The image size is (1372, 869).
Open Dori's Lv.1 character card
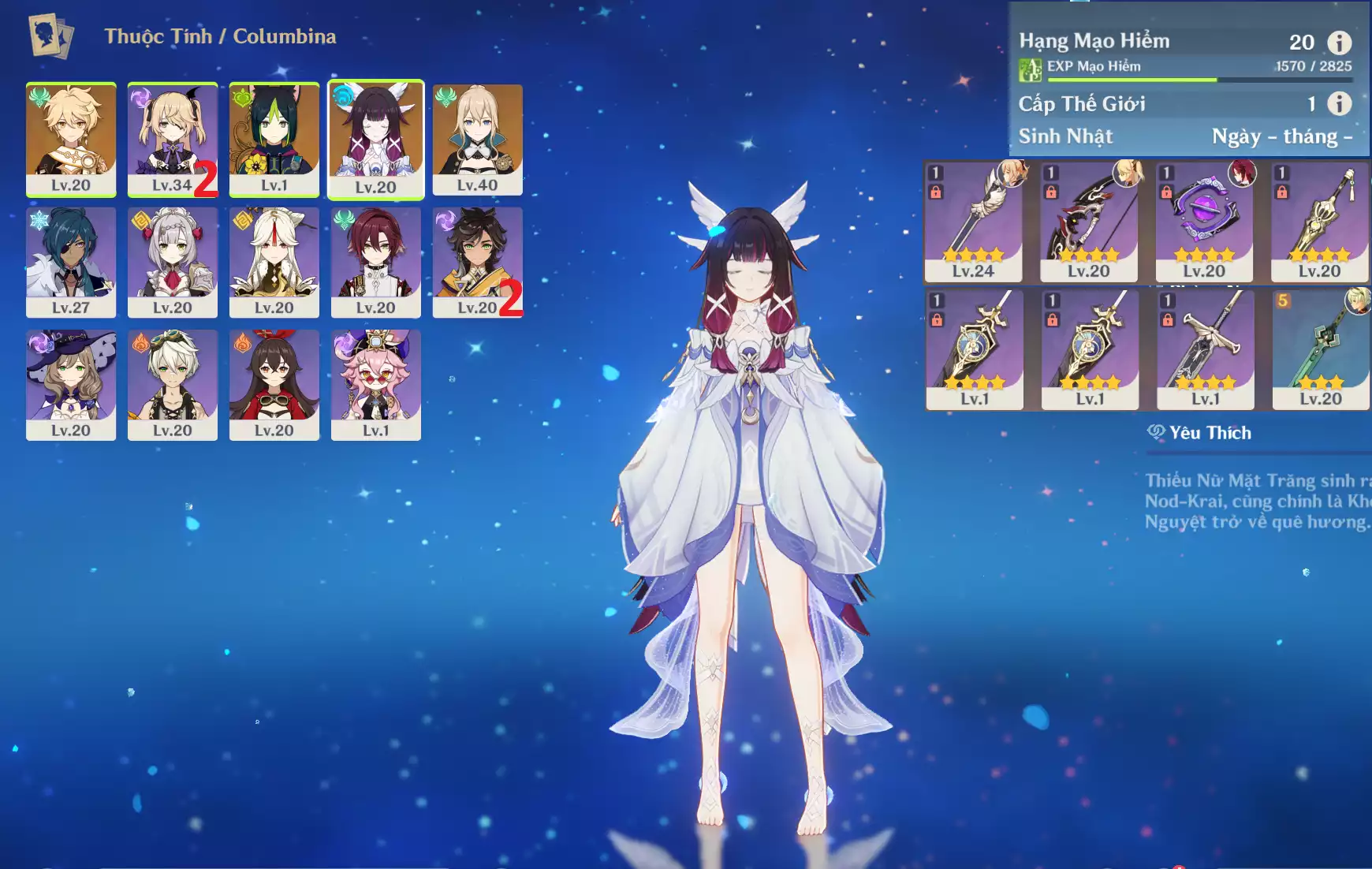tap(375, 384)
